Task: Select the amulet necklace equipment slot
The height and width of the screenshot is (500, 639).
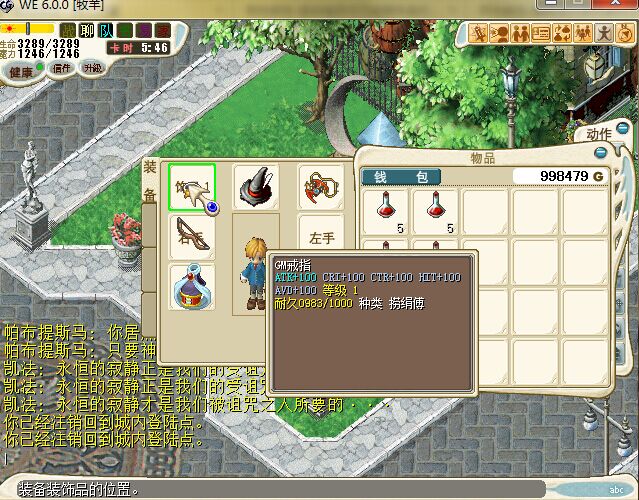Action: tap(319, 186)
